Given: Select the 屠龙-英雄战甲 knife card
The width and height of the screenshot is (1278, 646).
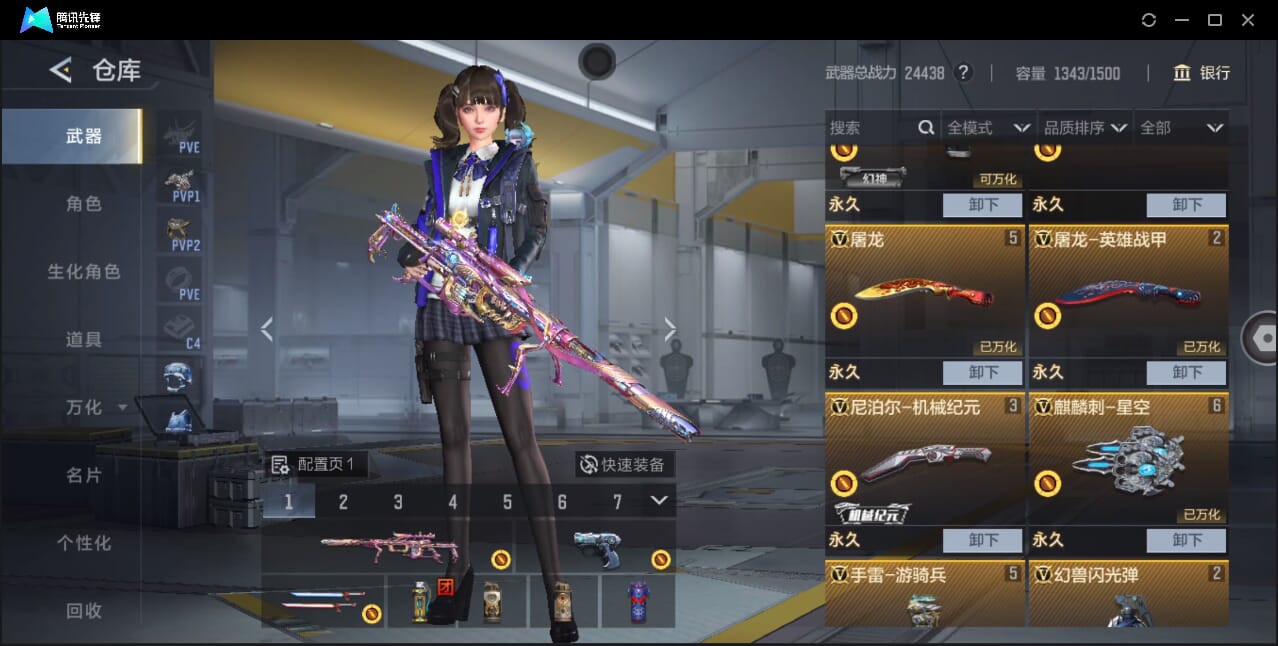Looking at the screenshot, I should tap(1128, 291).
